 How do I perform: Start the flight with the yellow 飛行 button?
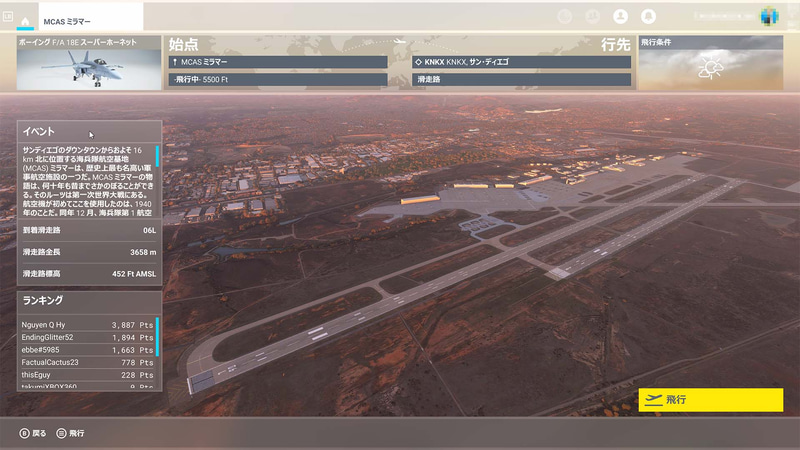click(x=710, y=400)
